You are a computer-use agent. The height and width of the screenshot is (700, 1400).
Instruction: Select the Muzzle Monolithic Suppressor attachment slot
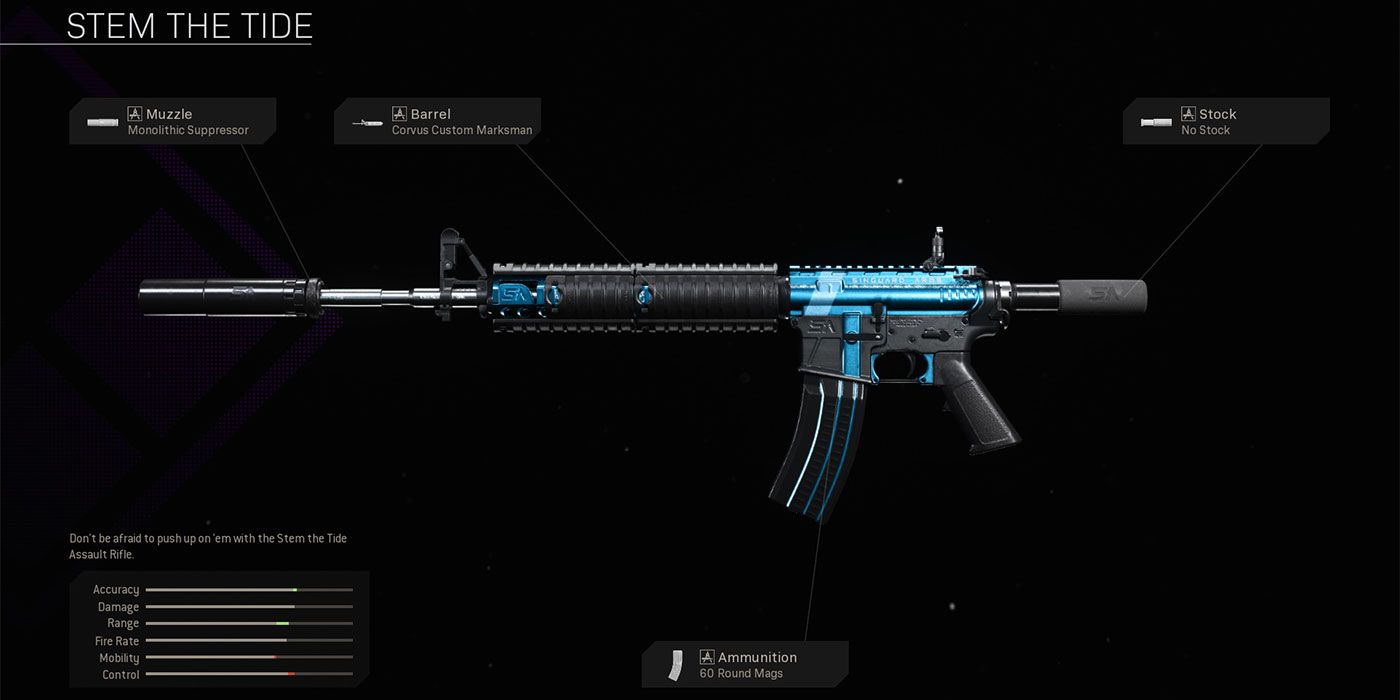click(x=173, y=121)
